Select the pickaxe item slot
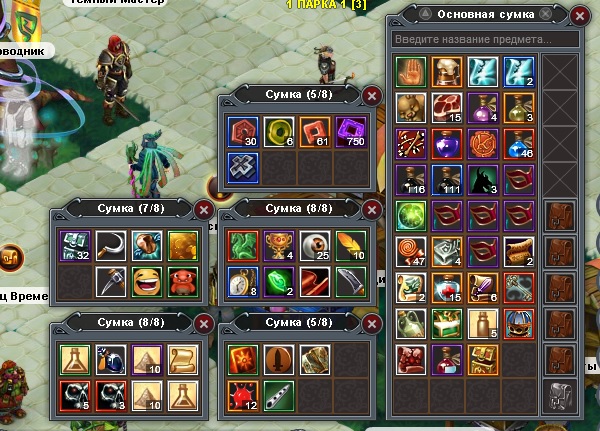The height and width of the screenshot is (431, 600). coord(111,279)
